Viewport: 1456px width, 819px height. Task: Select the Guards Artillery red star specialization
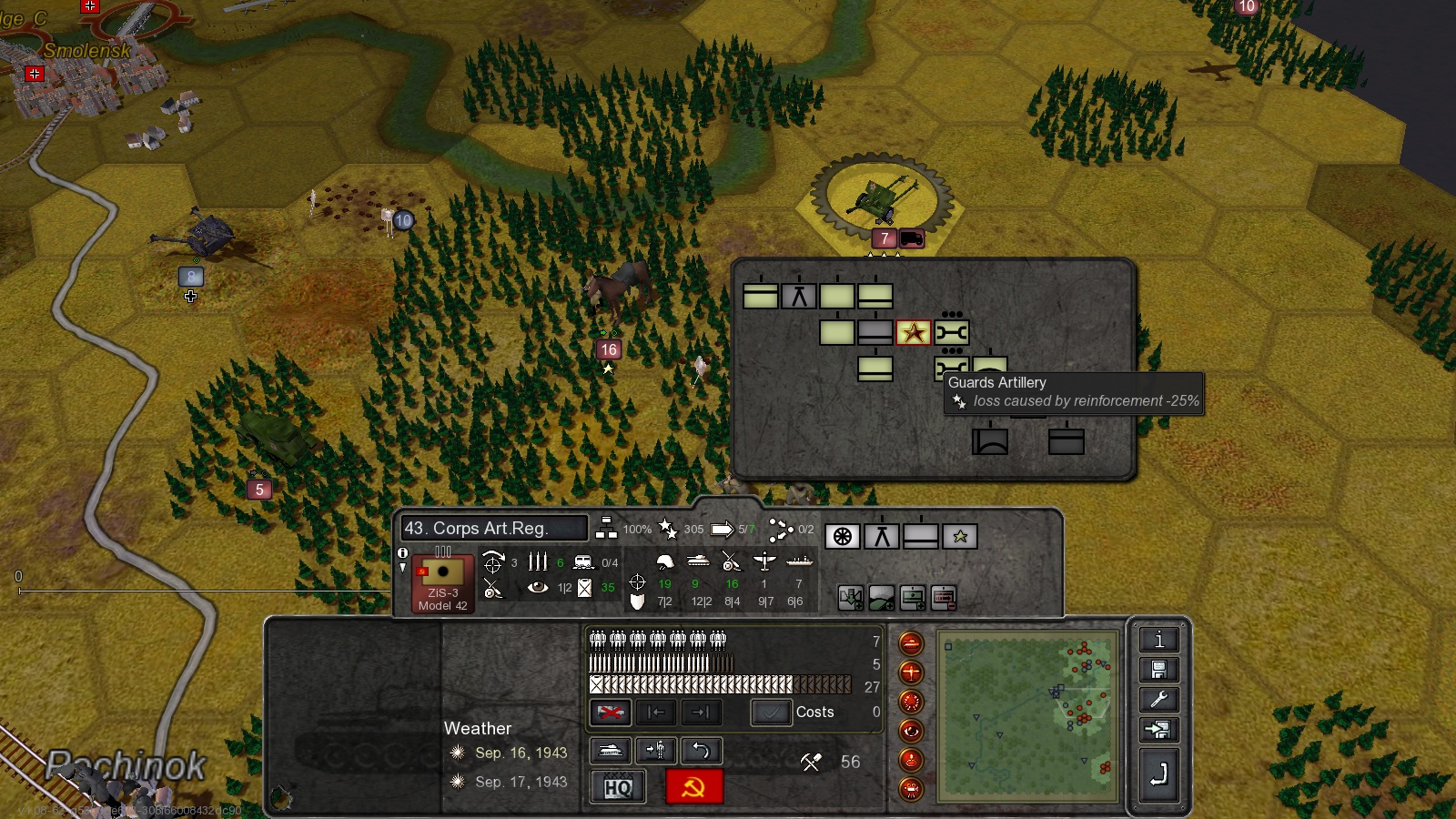click(914, 333)
